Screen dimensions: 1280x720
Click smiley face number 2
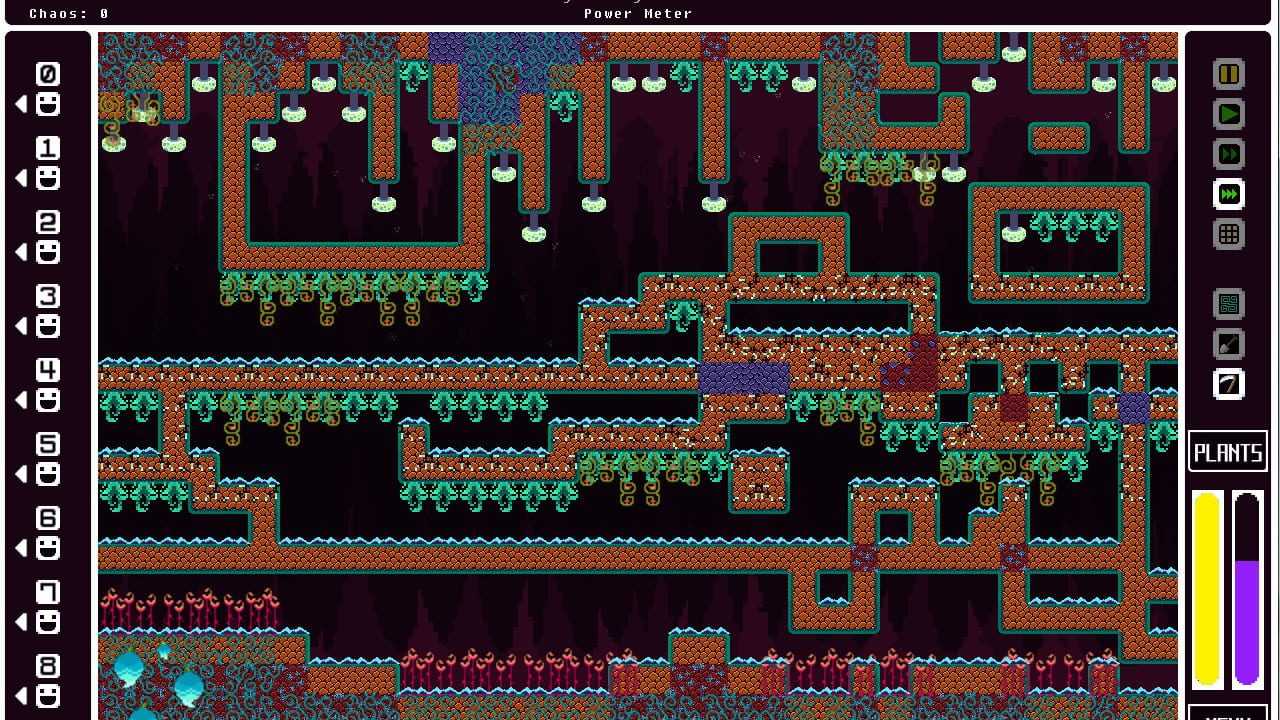point(47,252)
